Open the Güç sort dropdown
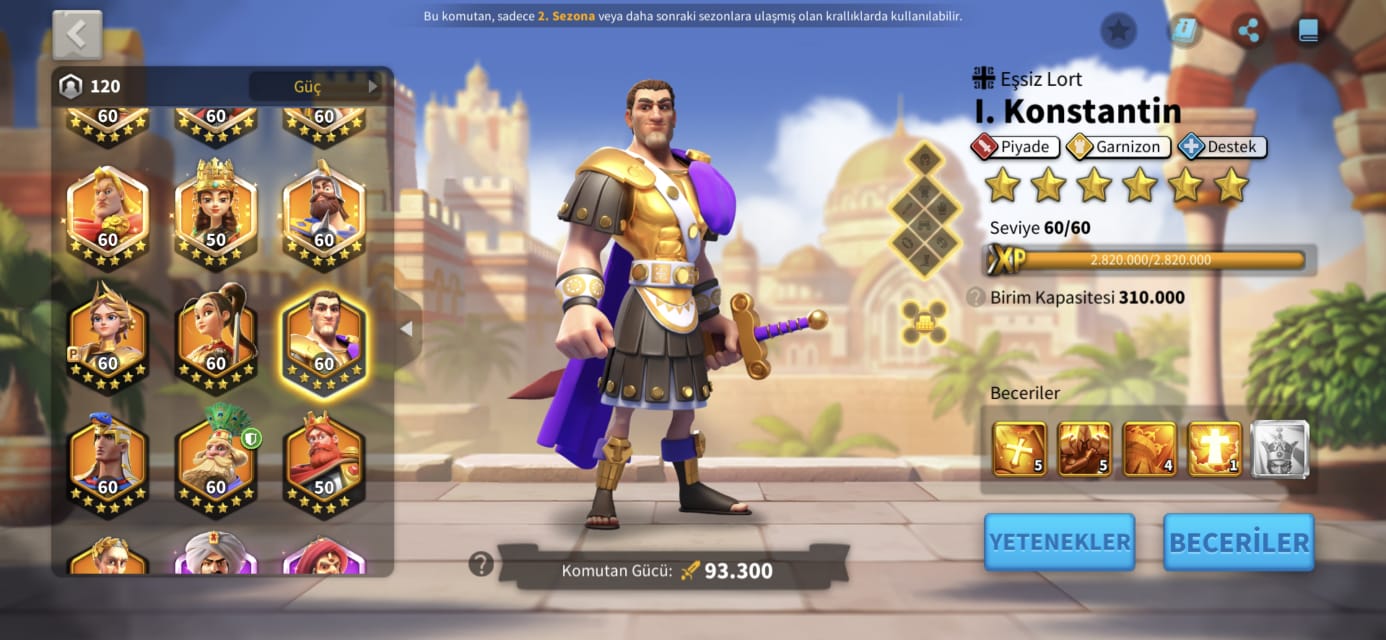This screenshot has height=640, width=1386. coord(318,87)
